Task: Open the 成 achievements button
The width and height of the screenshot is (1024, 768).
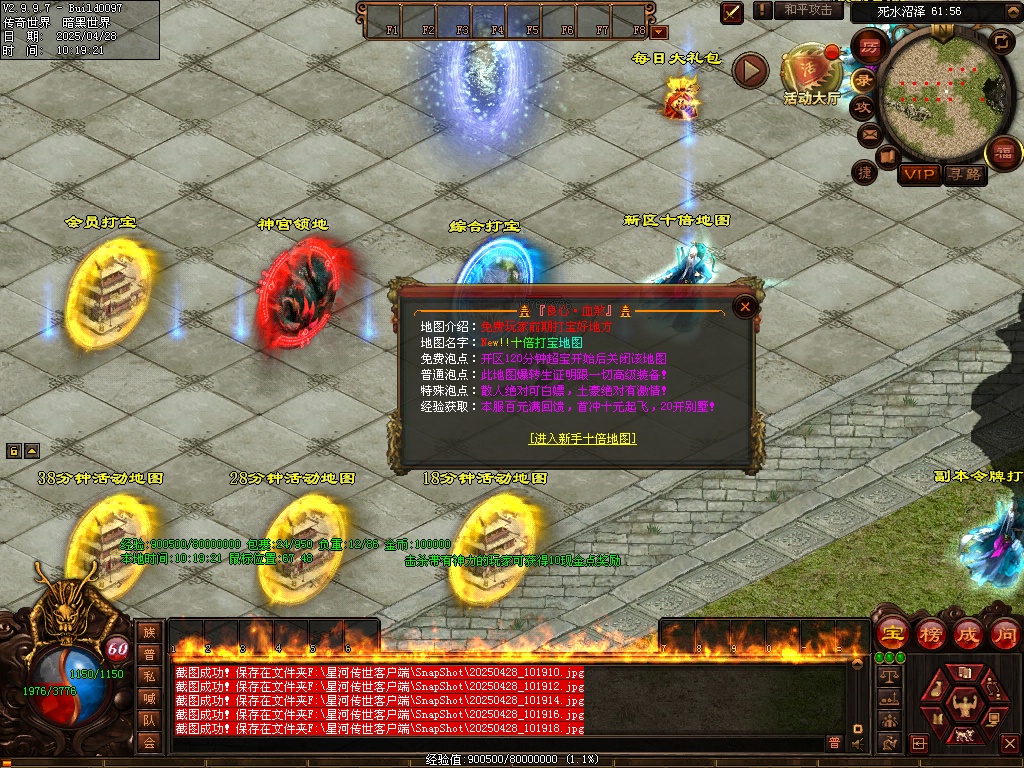Action: coord(968,634)
